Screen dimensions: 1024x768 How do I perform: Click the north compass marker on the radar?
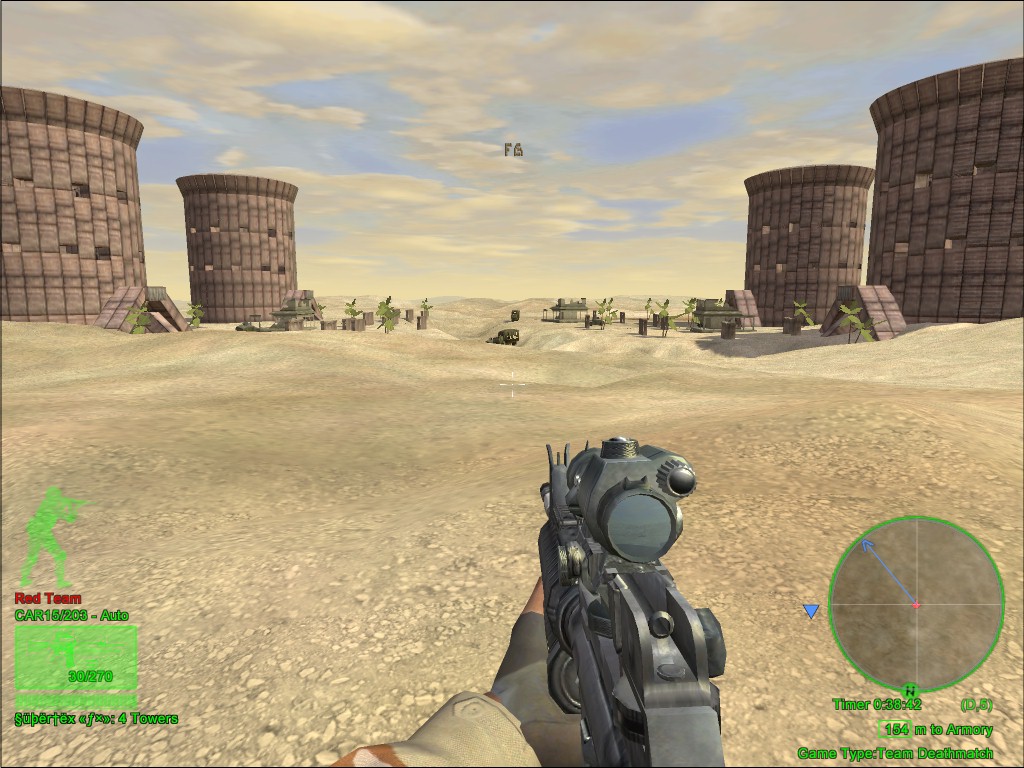tap(910, 689)
